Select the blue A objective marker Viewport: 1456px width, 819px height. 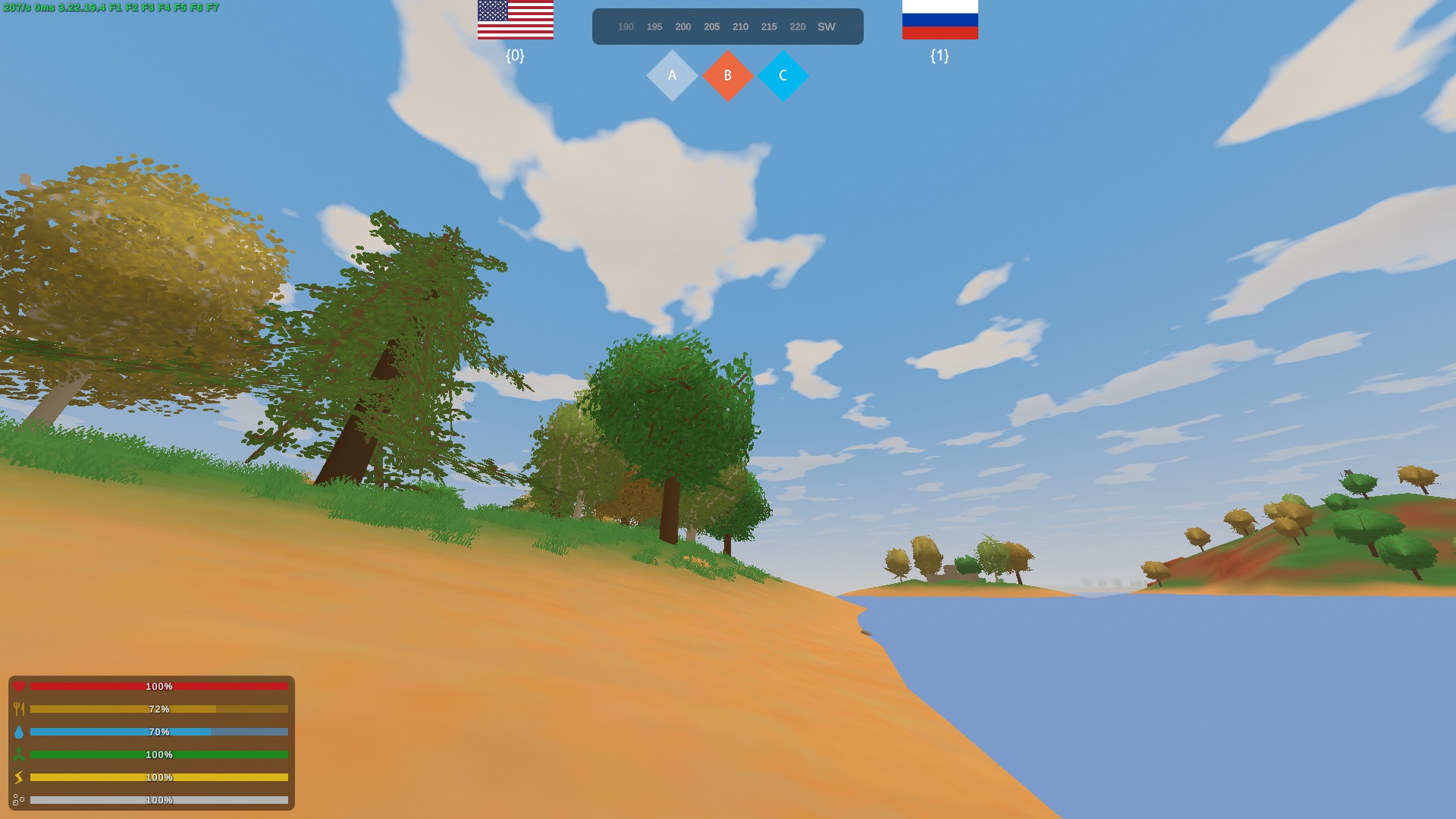pyautogui.click(x=671, y=76)
